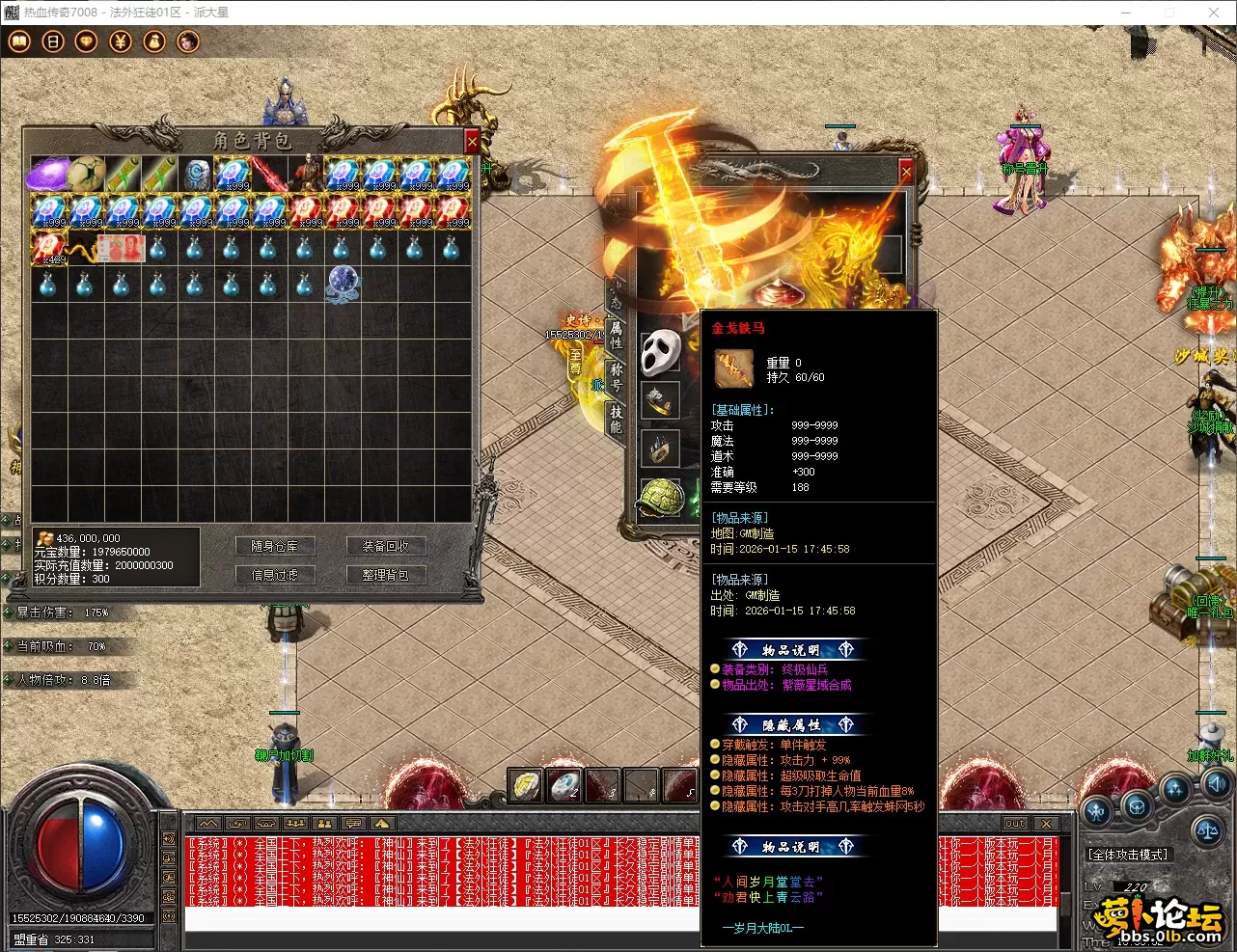The height and width of the screenshot is (952, 1237).
Task: Select the purple nest item in backpack
Action: (x=47, y=175)
